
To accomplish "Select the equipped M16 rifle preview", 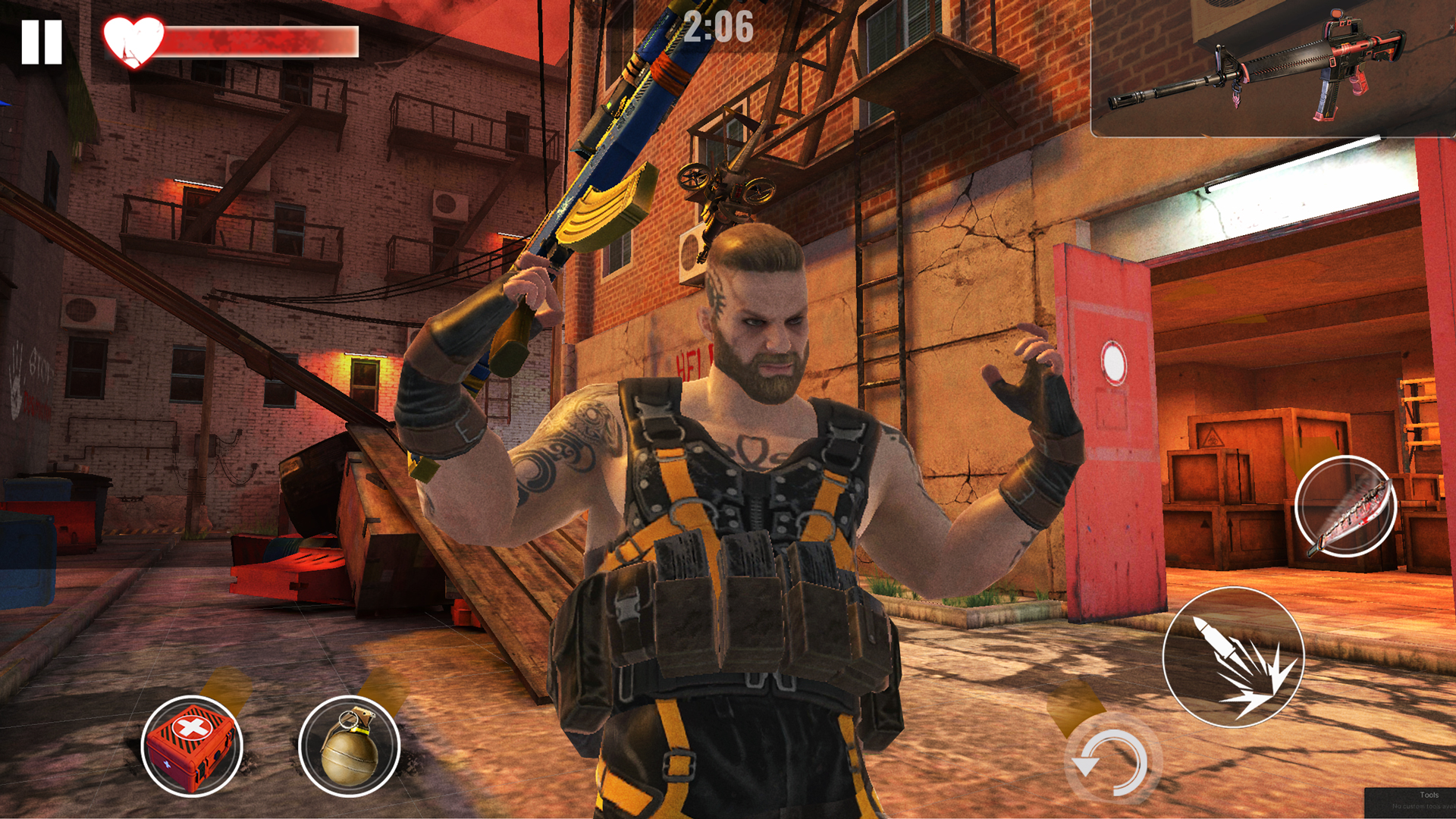I will (1259, 68).
